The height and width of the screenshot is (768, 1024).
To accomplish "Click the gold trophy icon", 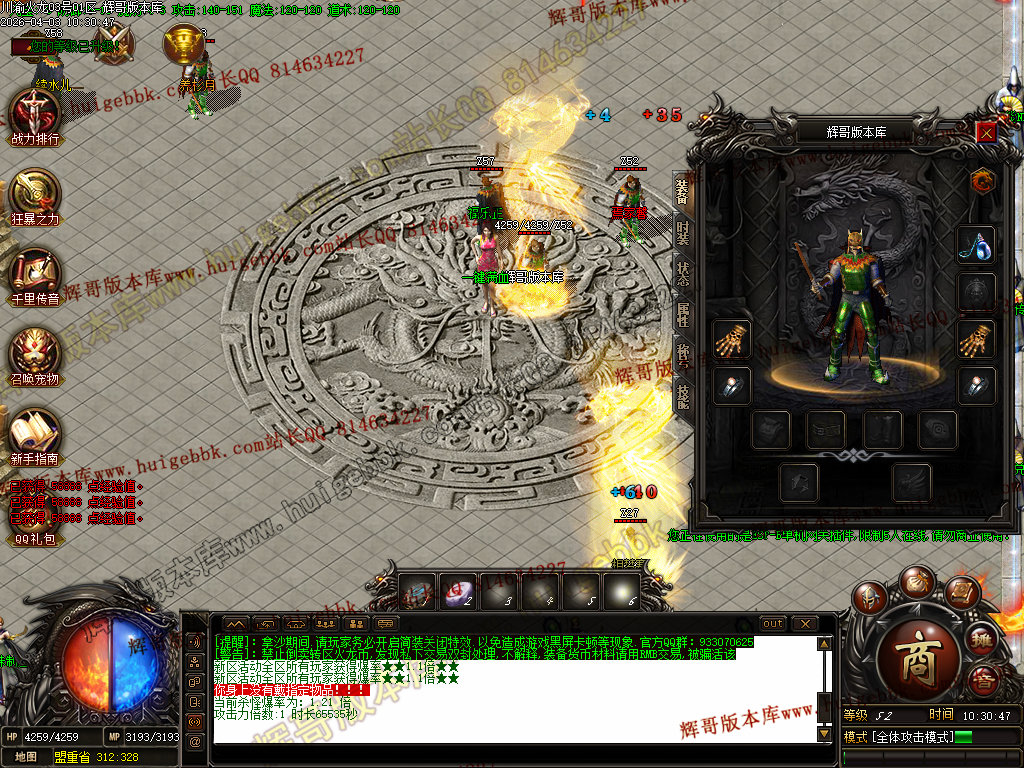I will pos(183,44).
